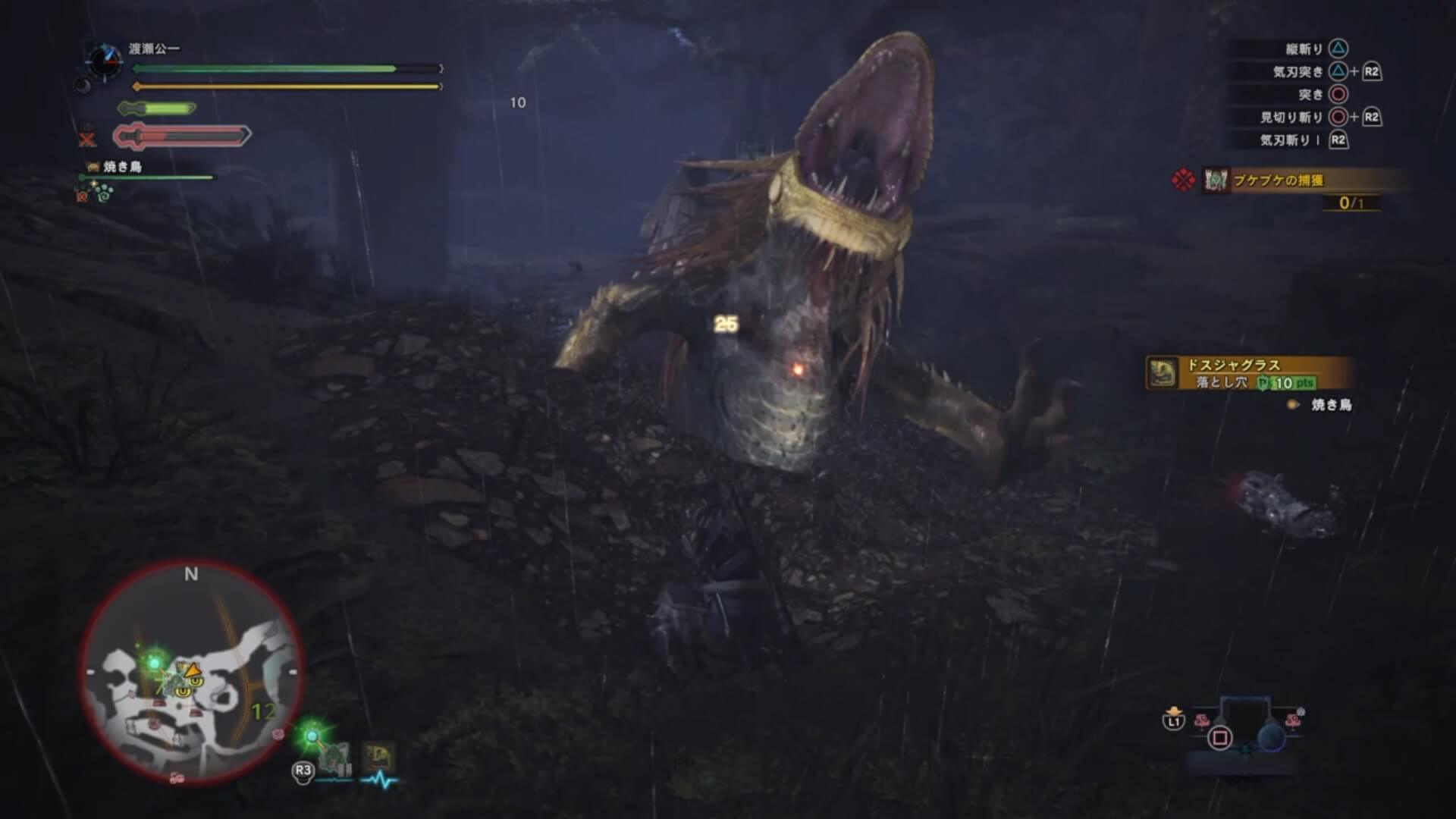Click the quest monster icon beside プケプケの捕獲
Screen dimensions: 1456x819
(1216, 180)
